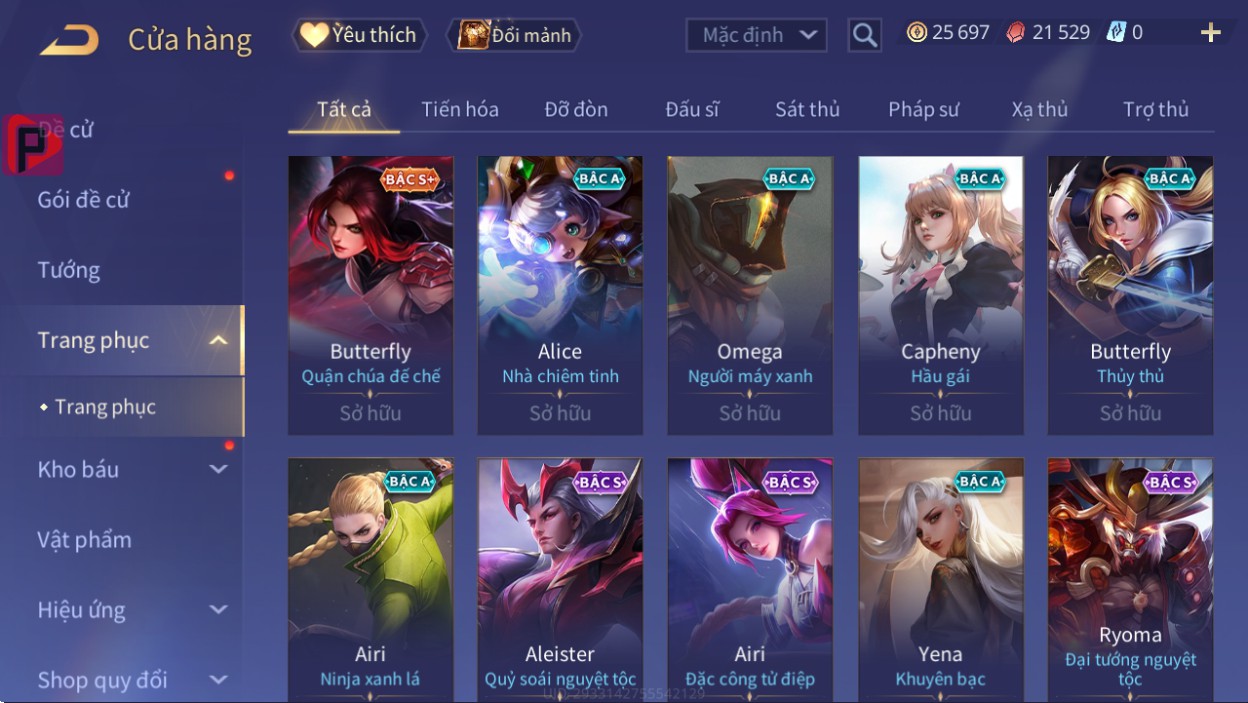The width and height of the screenshot is (1248, 703).
Task: Open the Vật phẩm menu entry
Action: 85,540
